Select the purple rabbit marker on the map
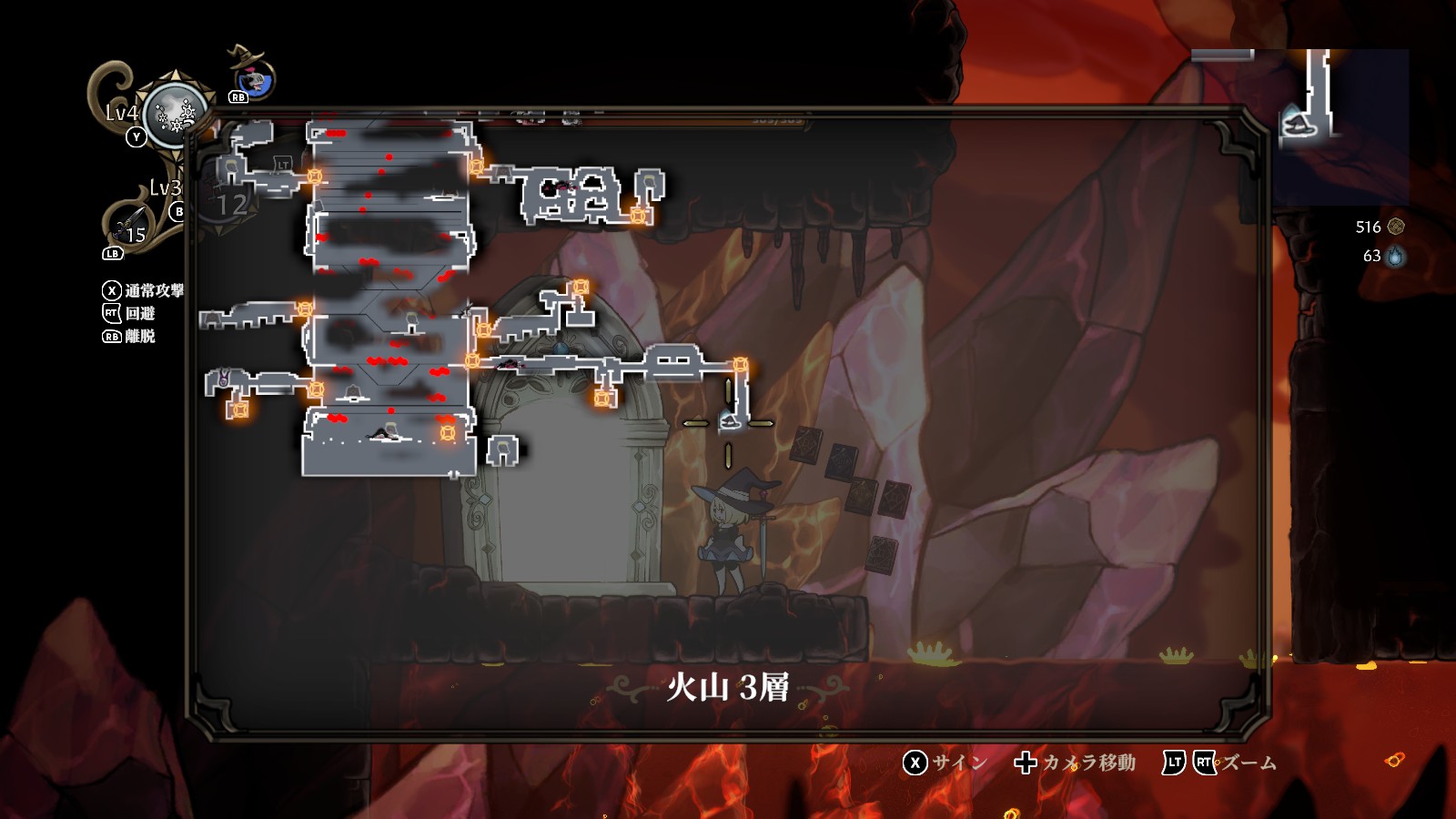Screen dimensions: 1456x819 click(x=223, y=379)
